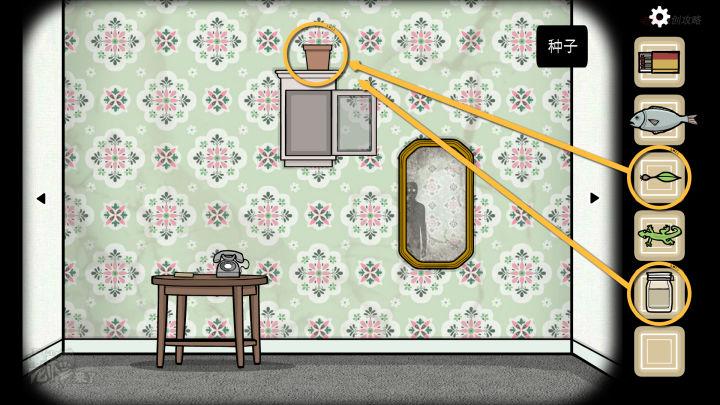
Task: Pick the glass jar from inventory
Action: click(x=659, y=294)
